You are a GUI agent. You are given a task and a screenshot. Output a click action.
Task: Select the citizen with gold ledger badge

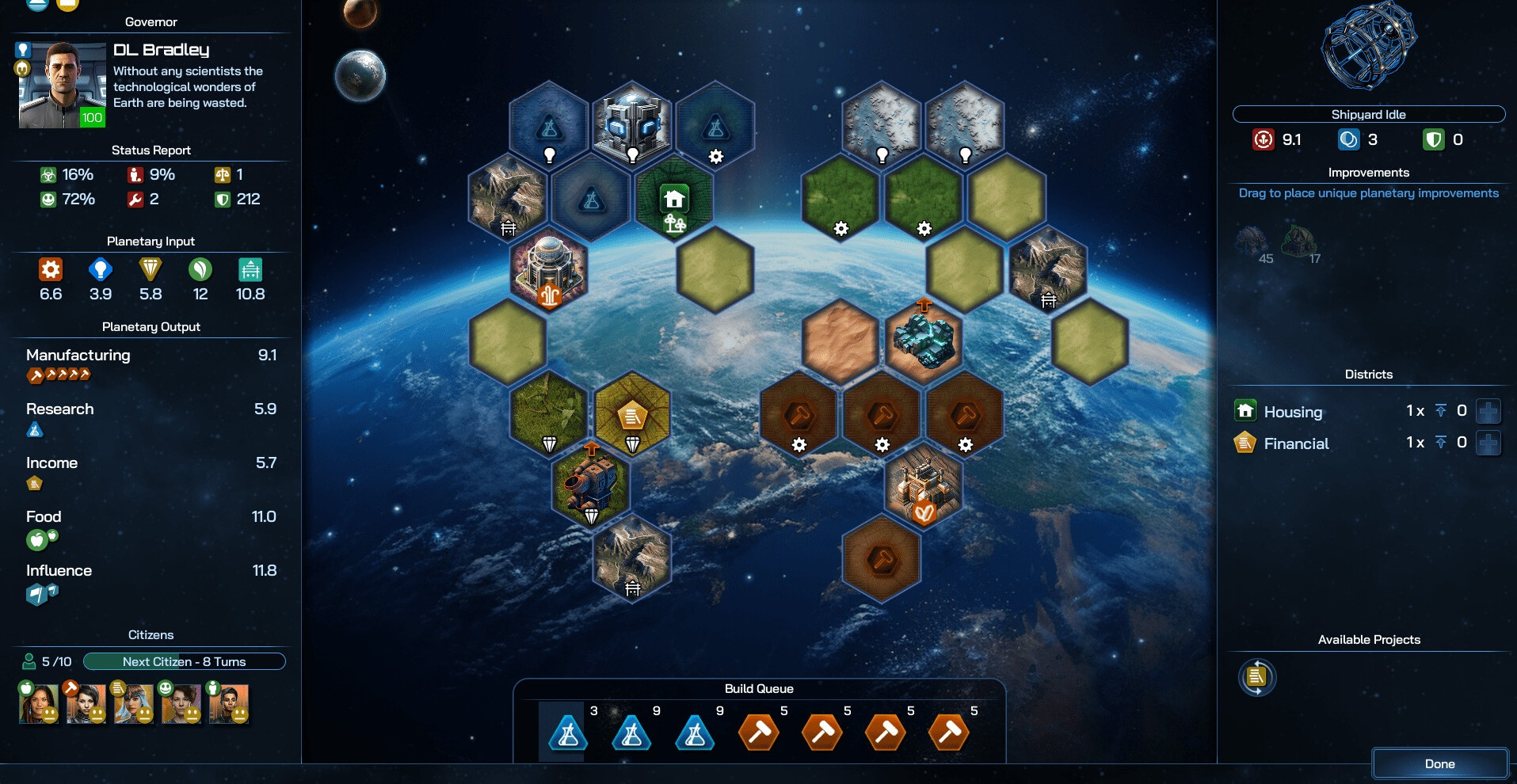[x=133, y=703]
